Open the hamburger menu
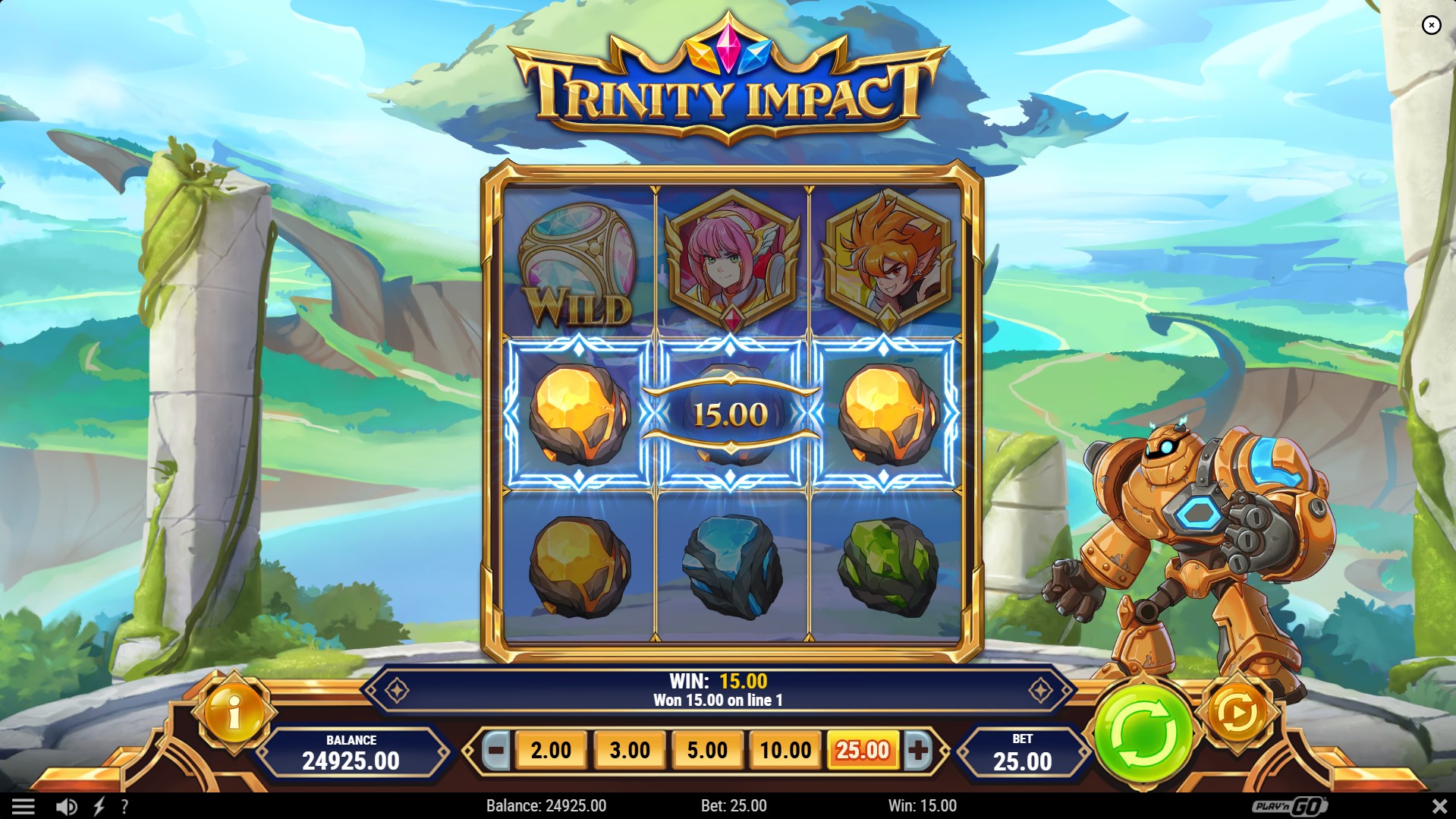 23,806
